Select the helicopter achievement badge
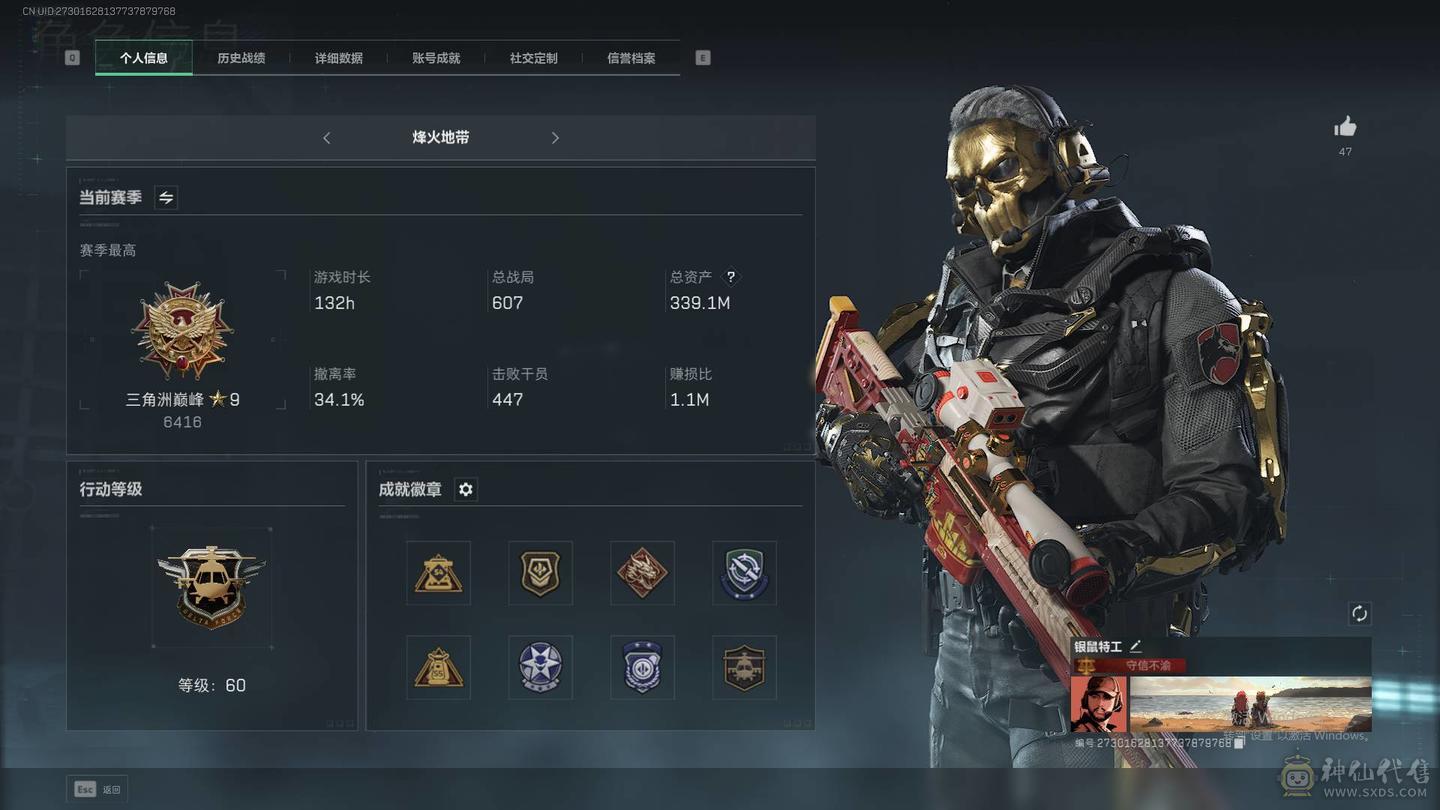The image size is (1440, 810). click(x=744, y=667)
